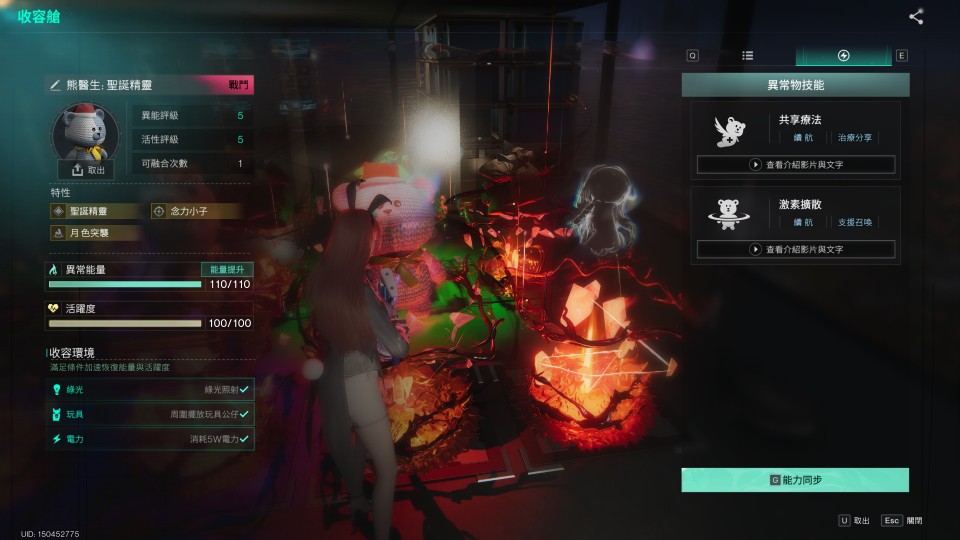View intro video for 激素擴散 skill
This screenshot has width=960, height=540.
tap(796, 249)
